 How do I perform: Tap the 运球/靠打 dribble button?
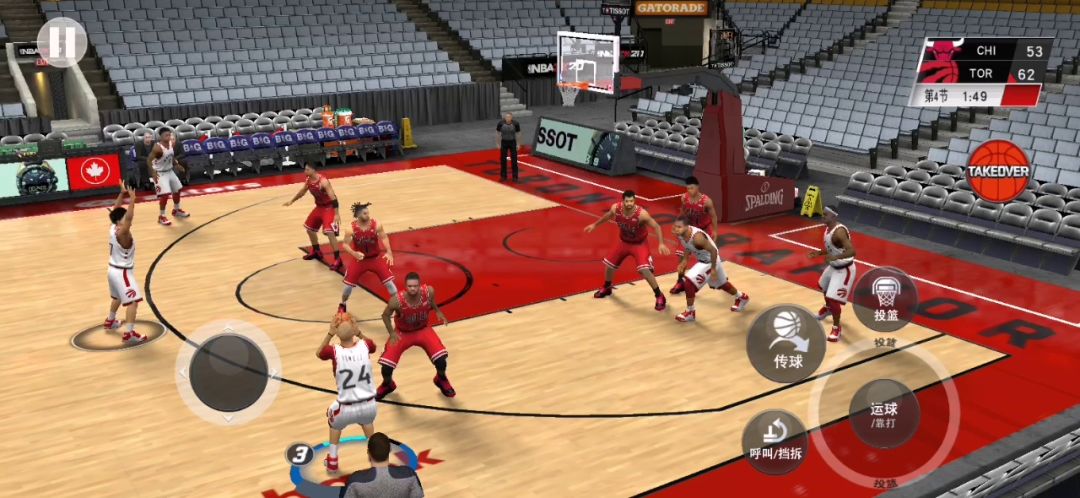[883, 412]
